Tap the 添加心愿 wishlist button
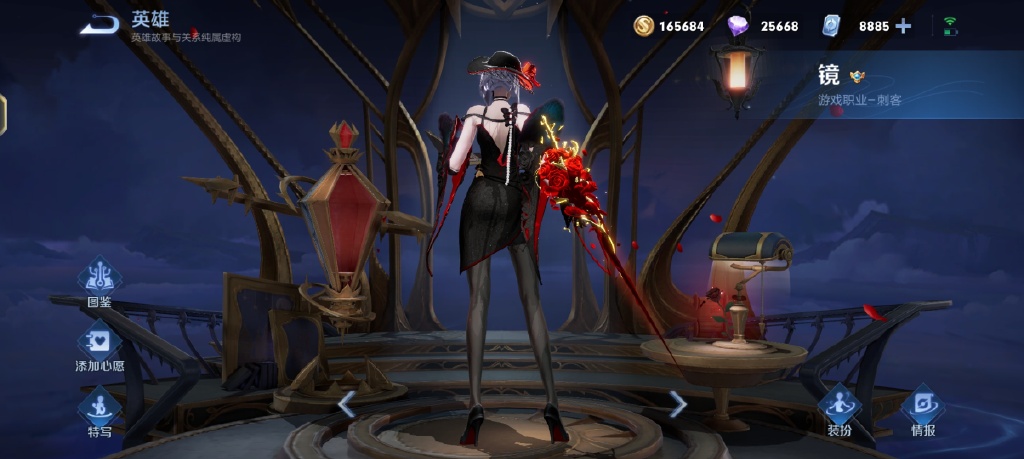Viewport: 1024px width, 459px height. coord(99,345)
